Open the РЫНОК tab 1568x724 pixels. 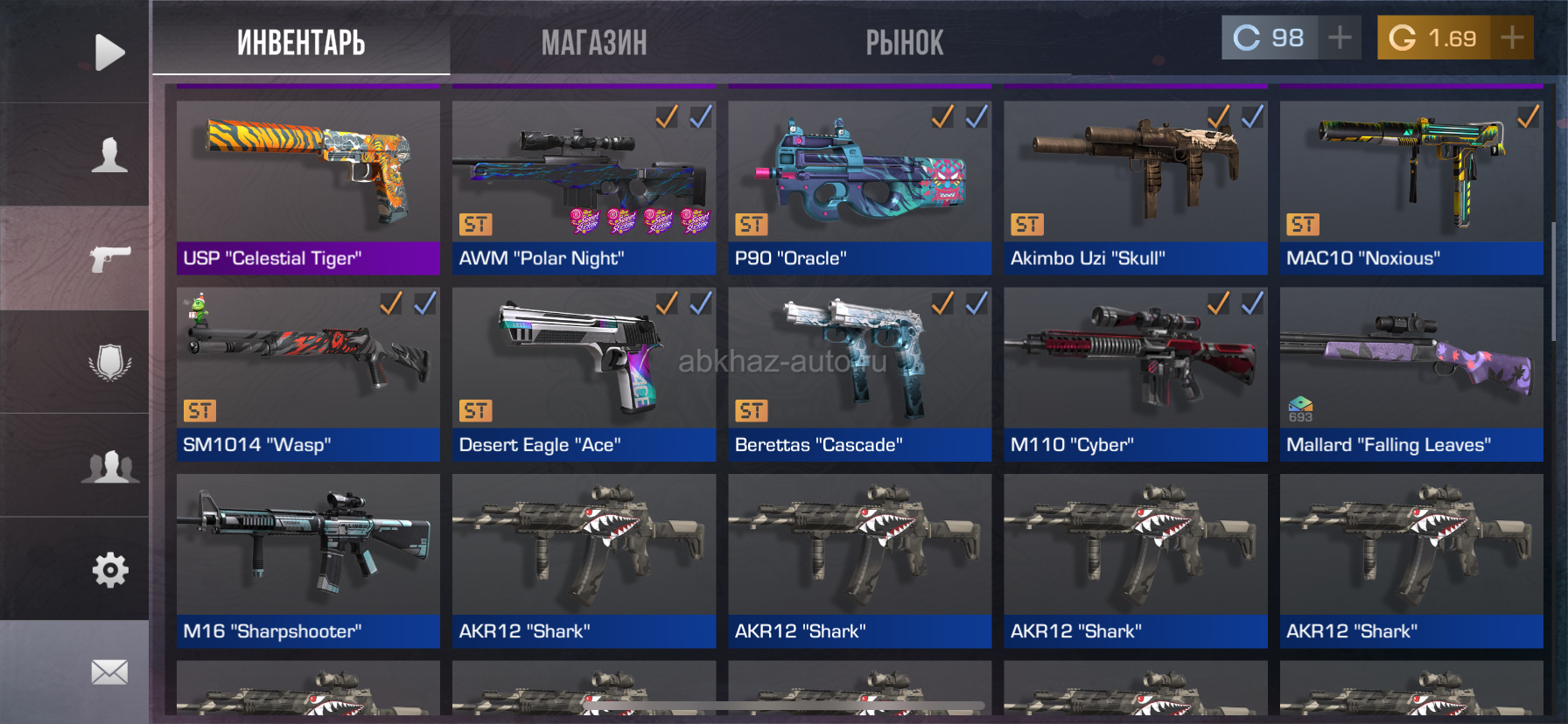coord(905,42)
